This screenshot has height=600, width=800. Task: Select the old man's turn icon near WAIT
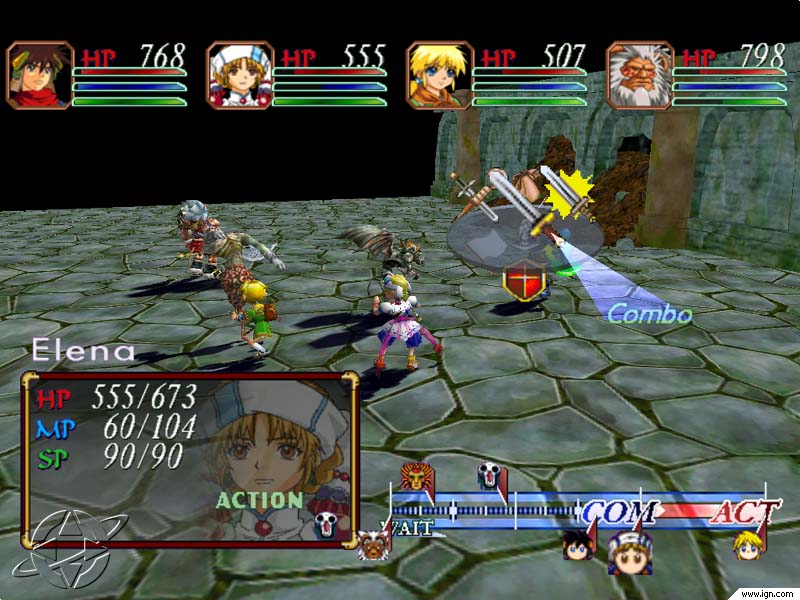375,545
